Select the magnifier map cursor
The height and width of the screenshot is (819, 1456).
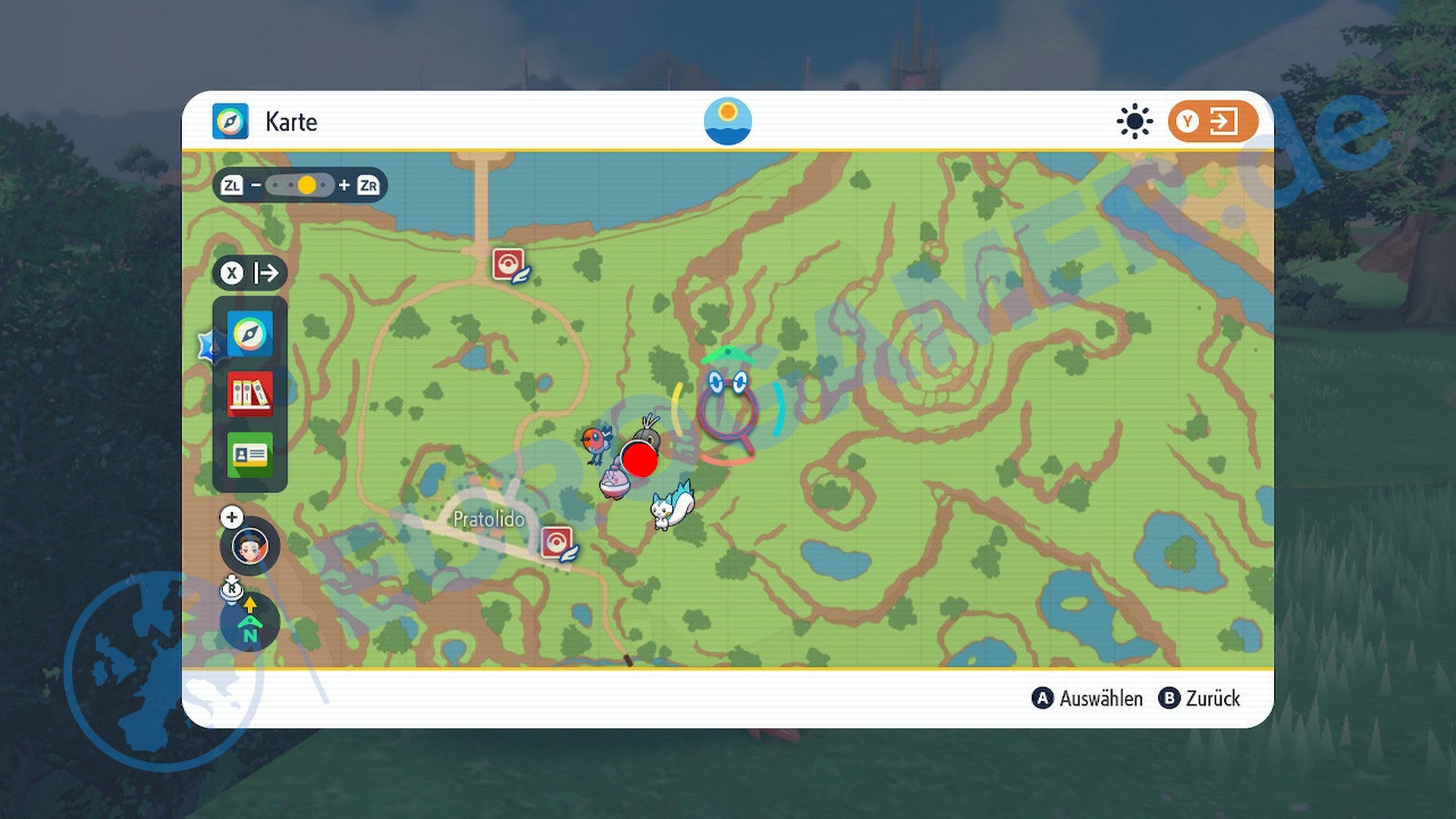pos(727,413)
